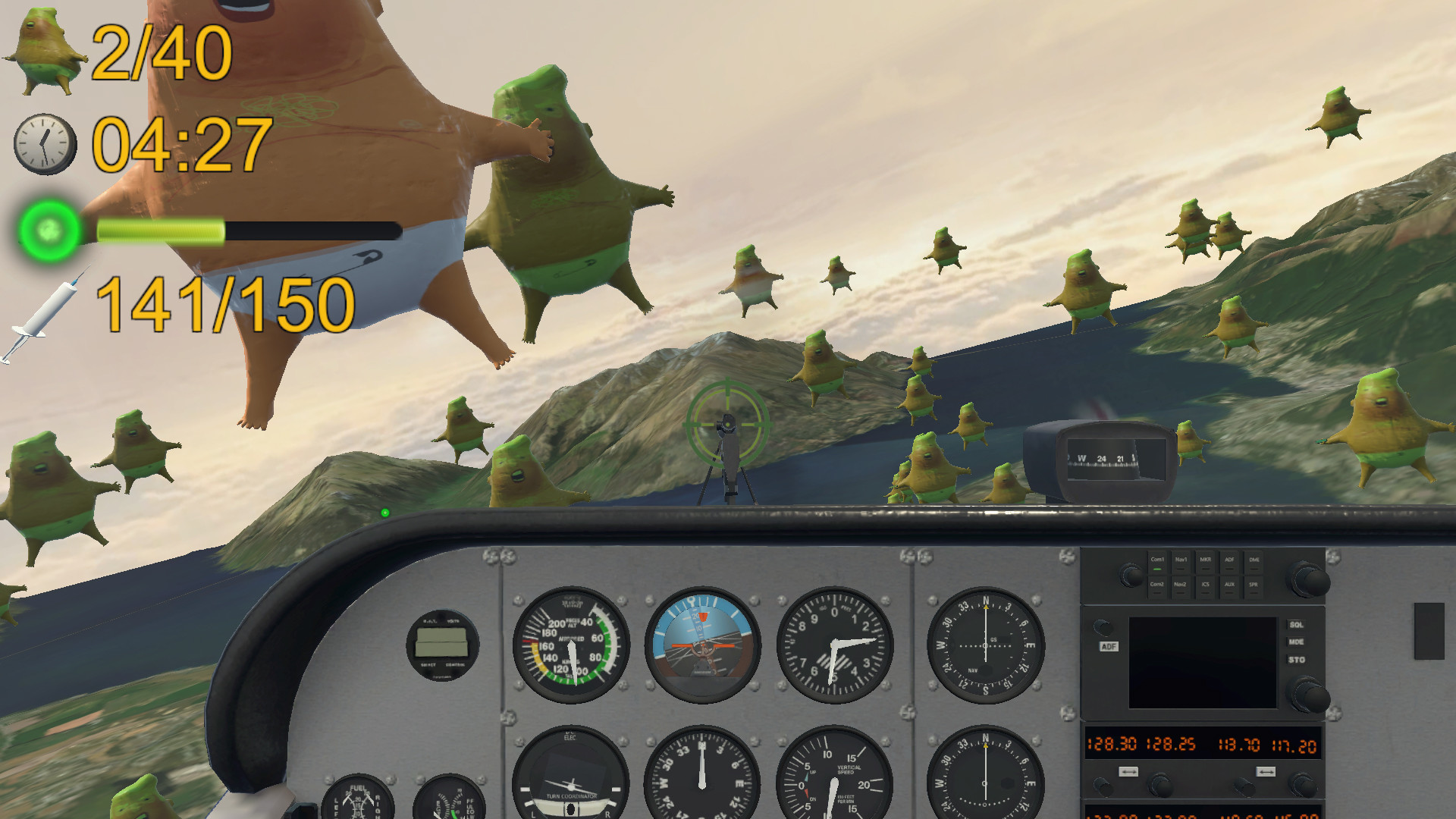Click the frequency transfer arrow switch

point(1128,771)
